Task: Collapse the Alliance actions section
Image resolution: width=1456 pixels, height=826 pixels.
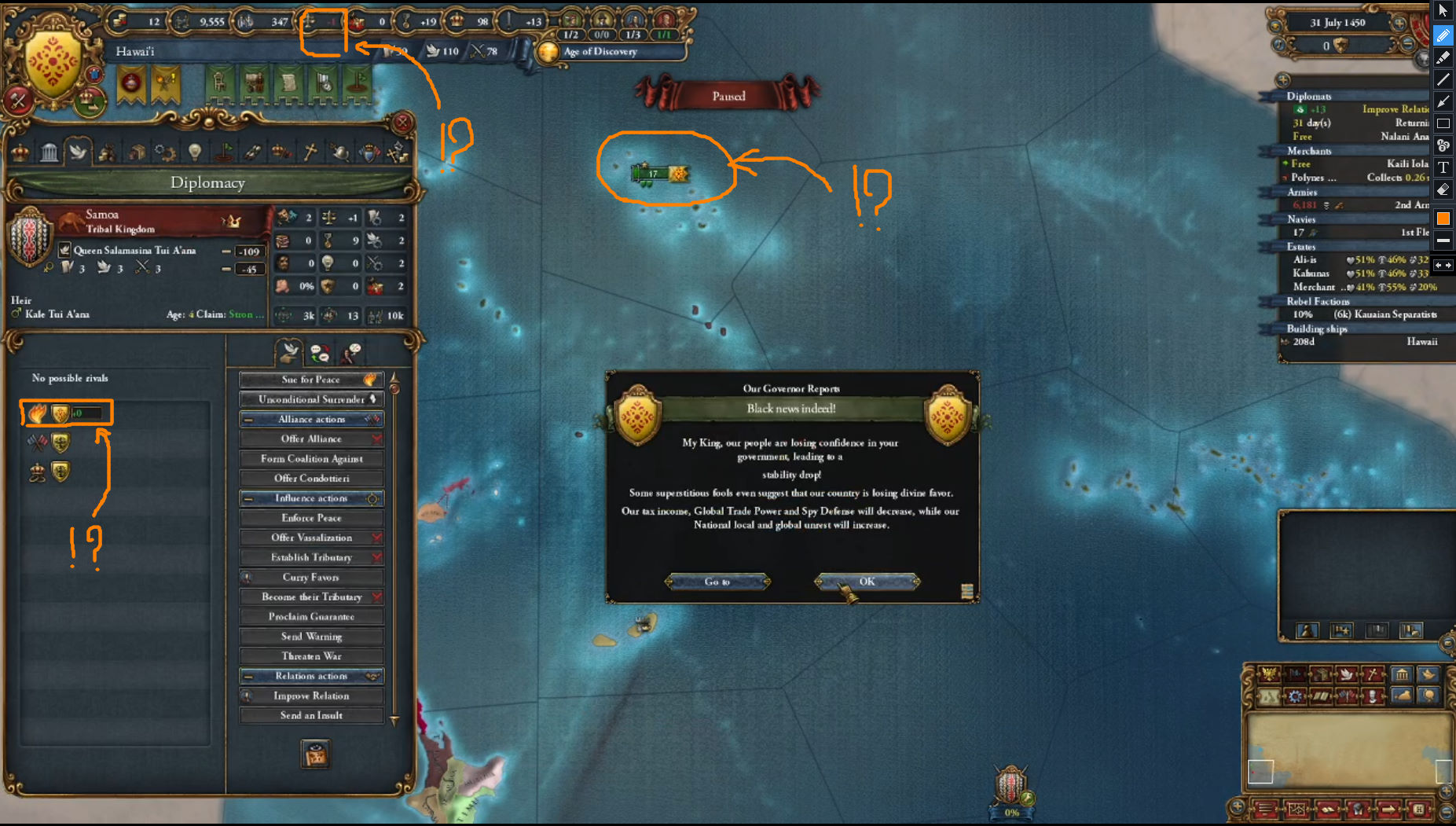Action: [x=248, y=420]
